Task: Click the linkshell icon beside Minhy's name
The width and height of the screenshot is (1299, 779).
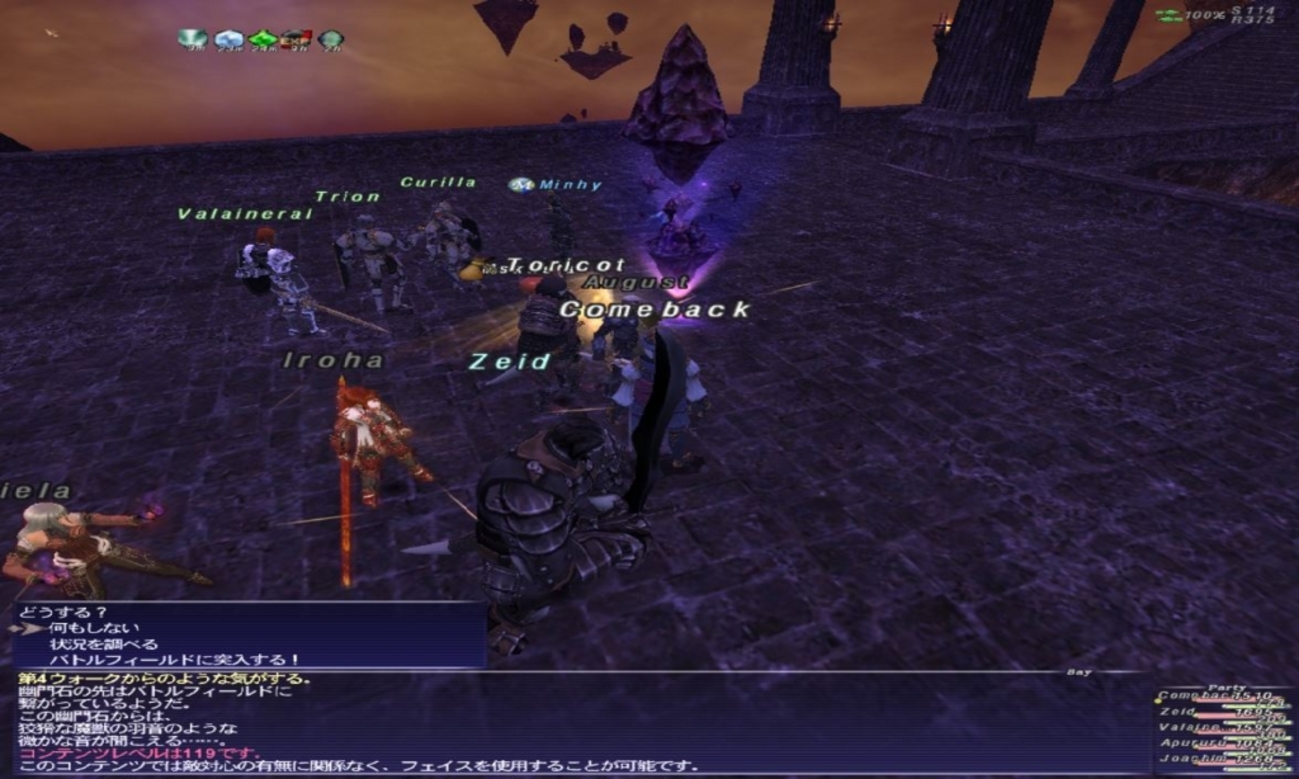Action: [x=523, y=183]
